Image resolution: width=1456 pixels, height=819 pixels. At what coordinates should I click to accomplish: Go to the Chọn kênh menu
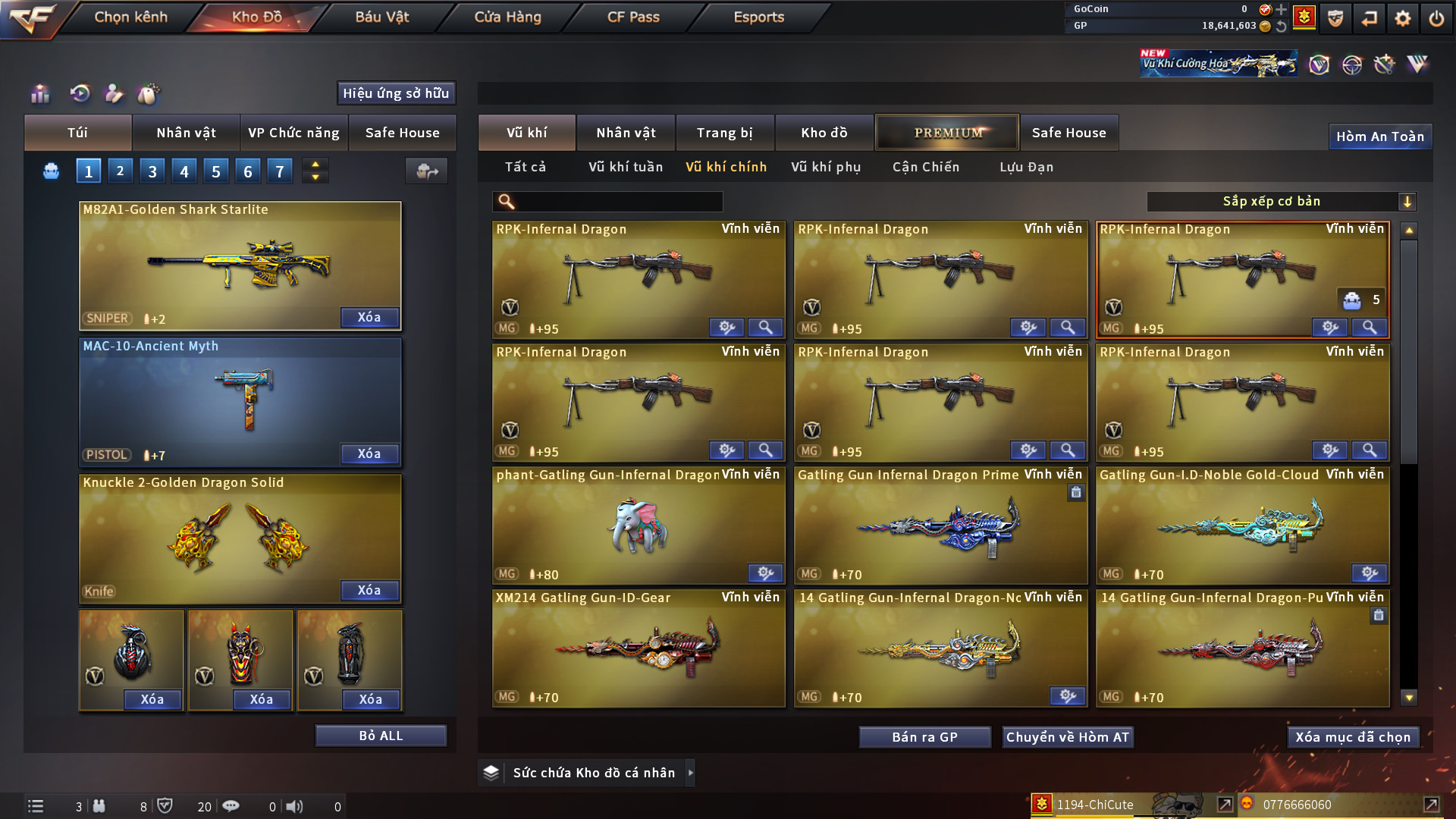pyautogui.click(x=130, y=17)
